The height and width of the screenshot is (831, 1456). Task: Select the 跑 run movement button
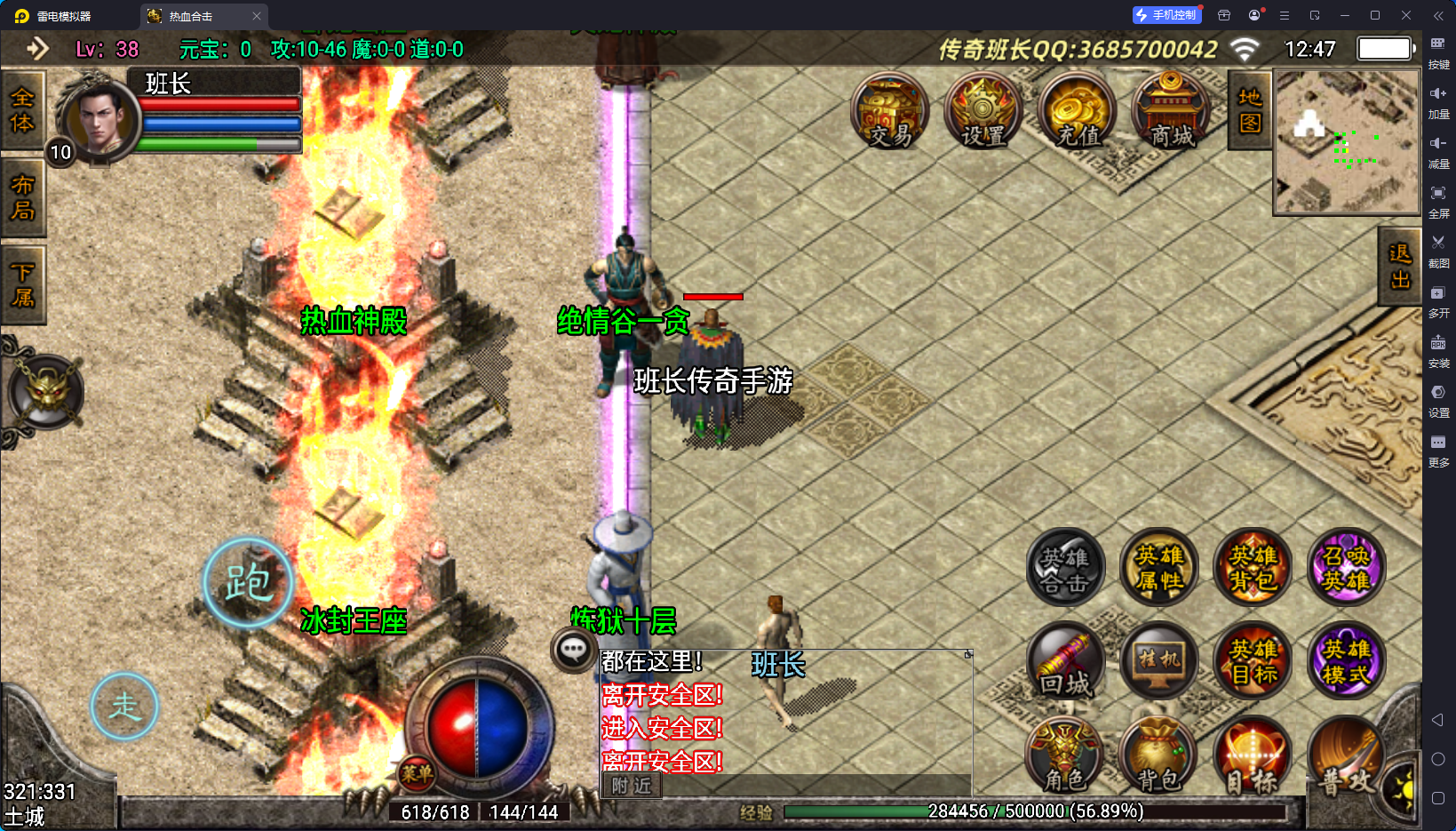click(x=248, y=583)
